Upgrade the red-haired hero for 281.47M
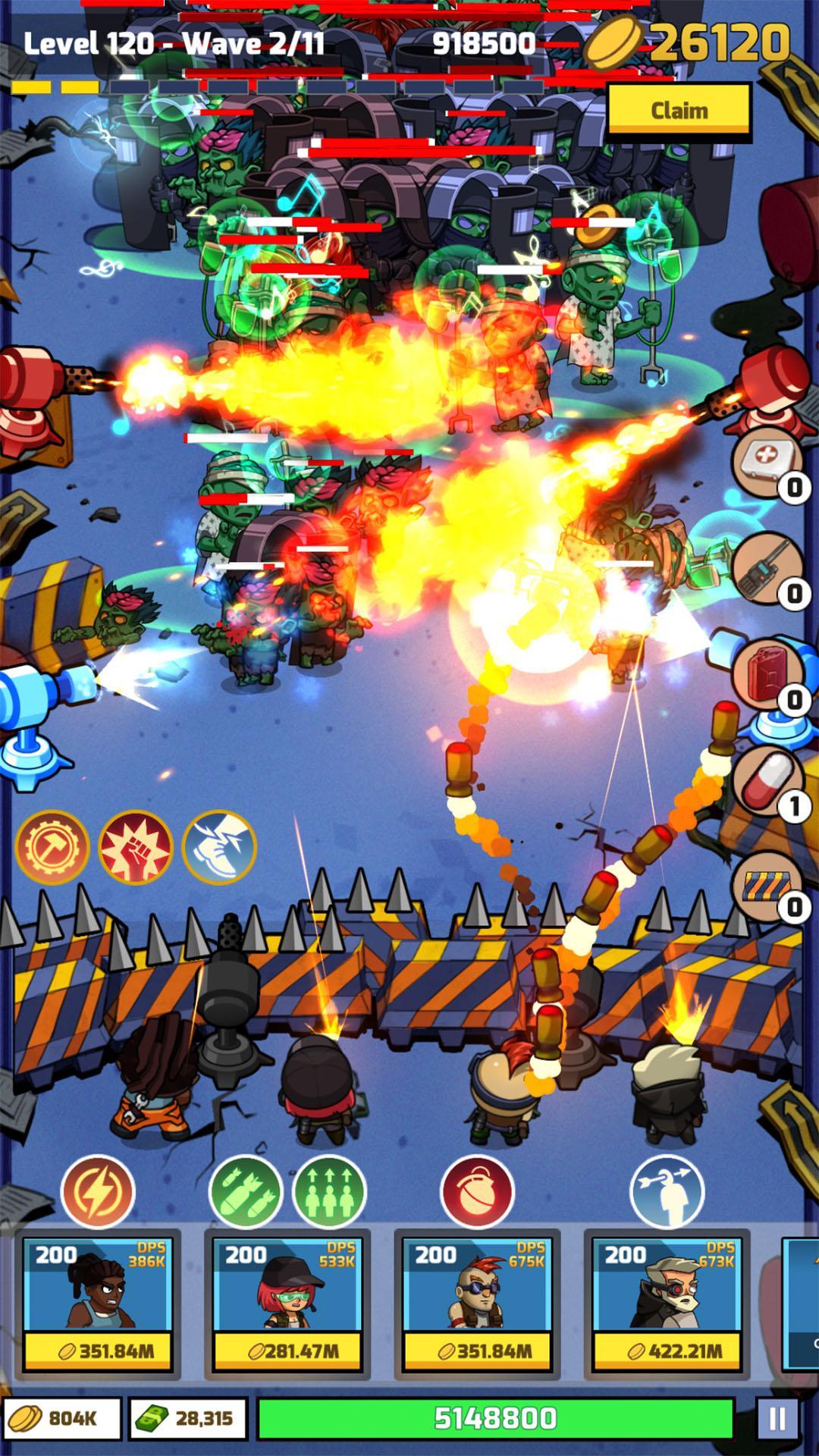The height and width of the screenshot is (1456, 819). 287,1351
